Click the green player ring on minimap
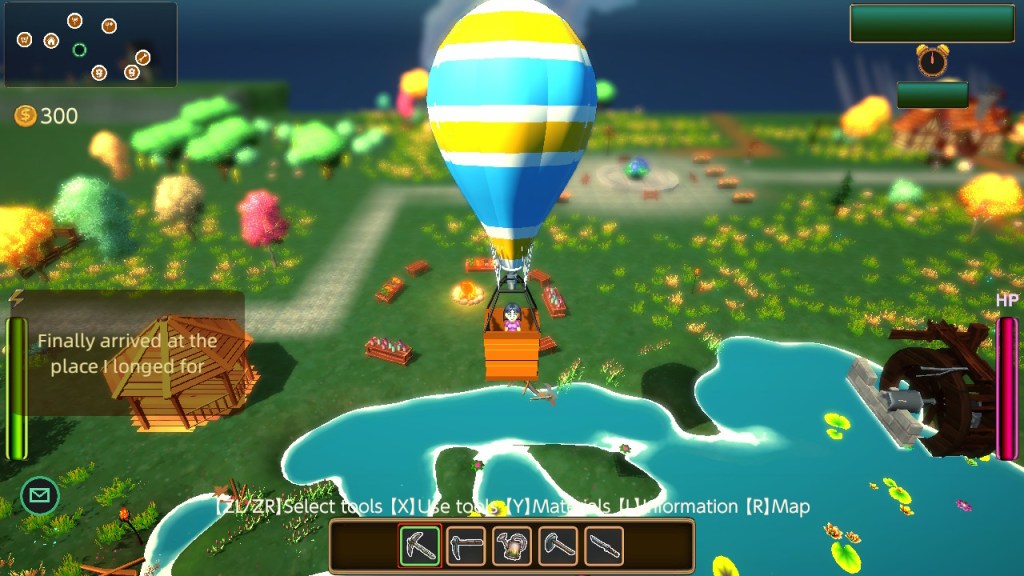Image resolution: width=1024 pixels, height=576 pixels. tap(80, 49)
